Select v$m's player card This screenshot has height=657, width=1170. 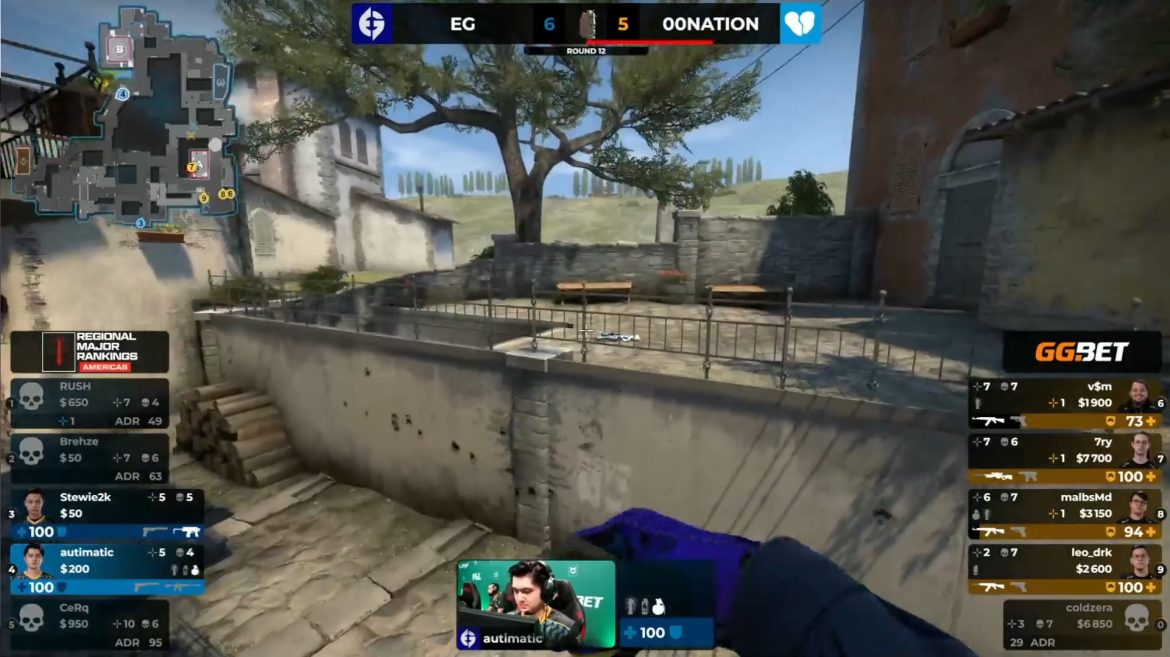(x=1065, y=404)
